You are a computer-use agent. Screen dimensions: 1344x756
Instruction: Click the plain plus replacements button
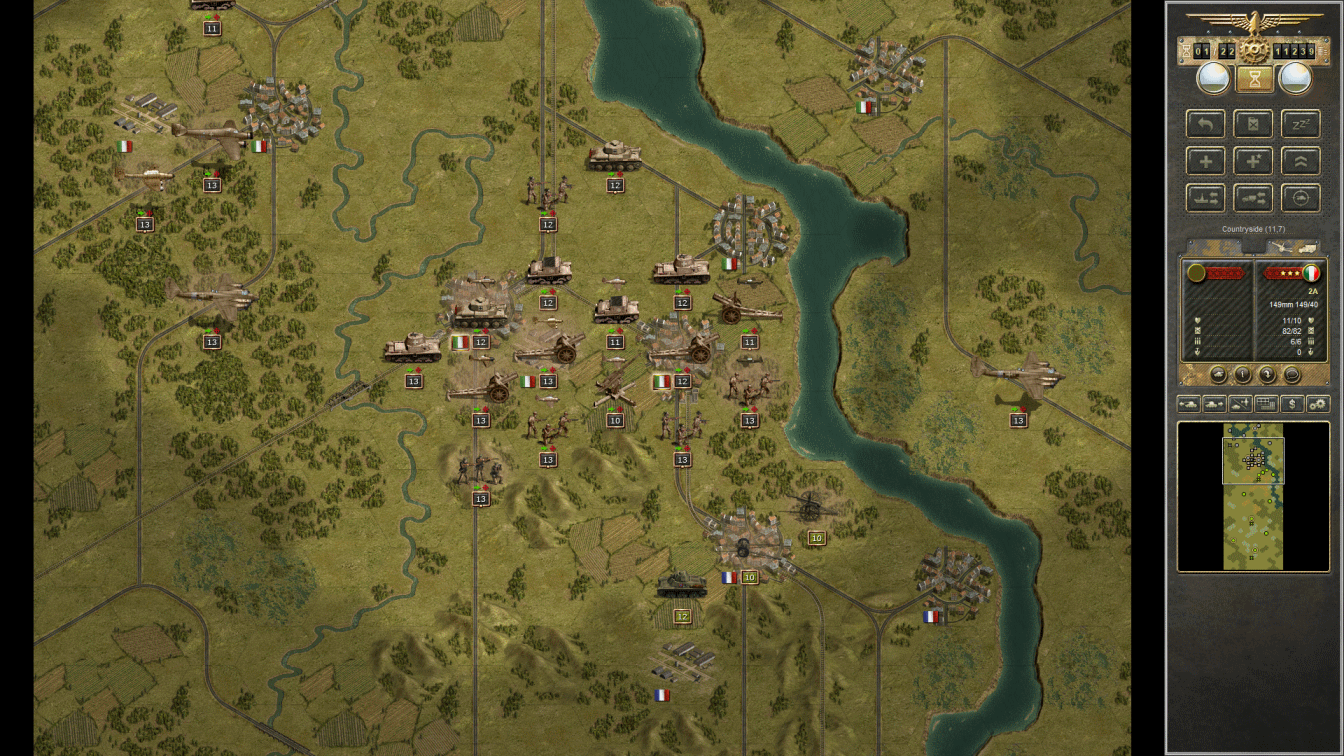tap(1206, 160)
